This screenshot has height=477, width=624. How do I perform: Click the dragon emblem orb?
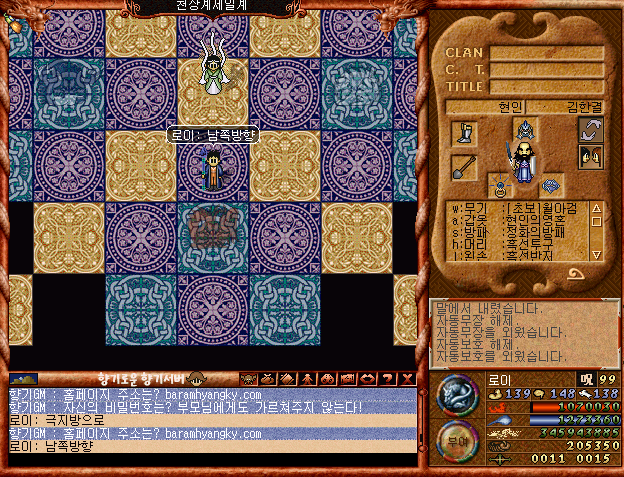[459, 395]
